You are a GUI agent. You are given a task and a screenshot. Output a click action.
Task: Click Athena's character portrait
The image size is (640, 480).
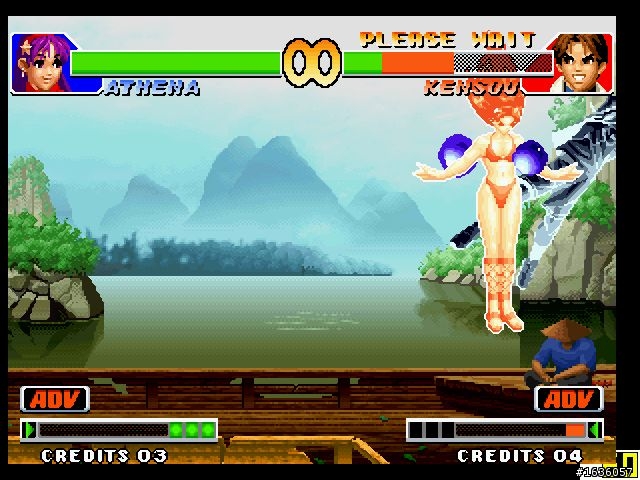(x=38, y=62)
